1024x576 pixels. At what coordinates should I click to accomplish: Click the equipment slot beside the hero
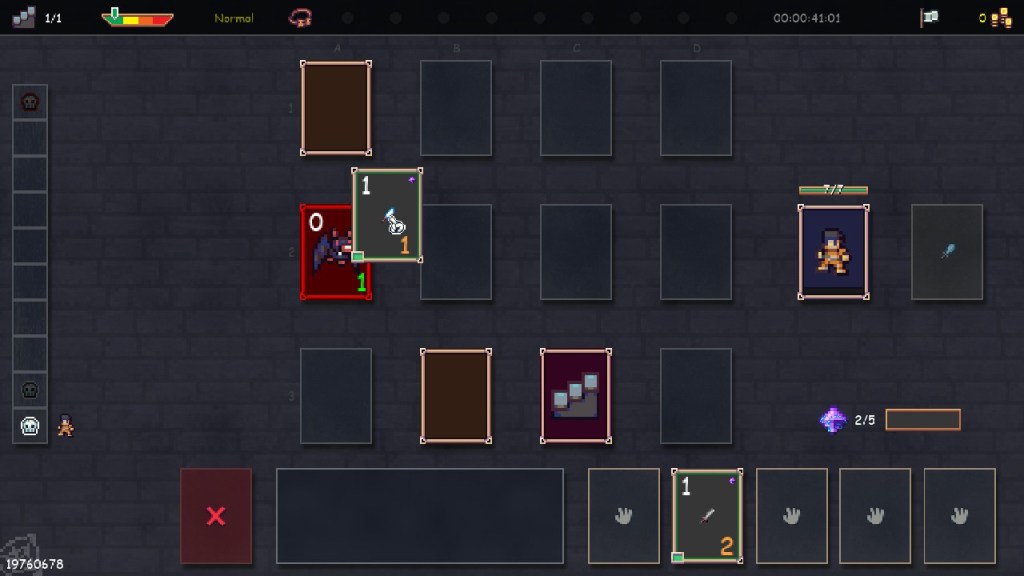pyautogui.click(x=946, y=252)
